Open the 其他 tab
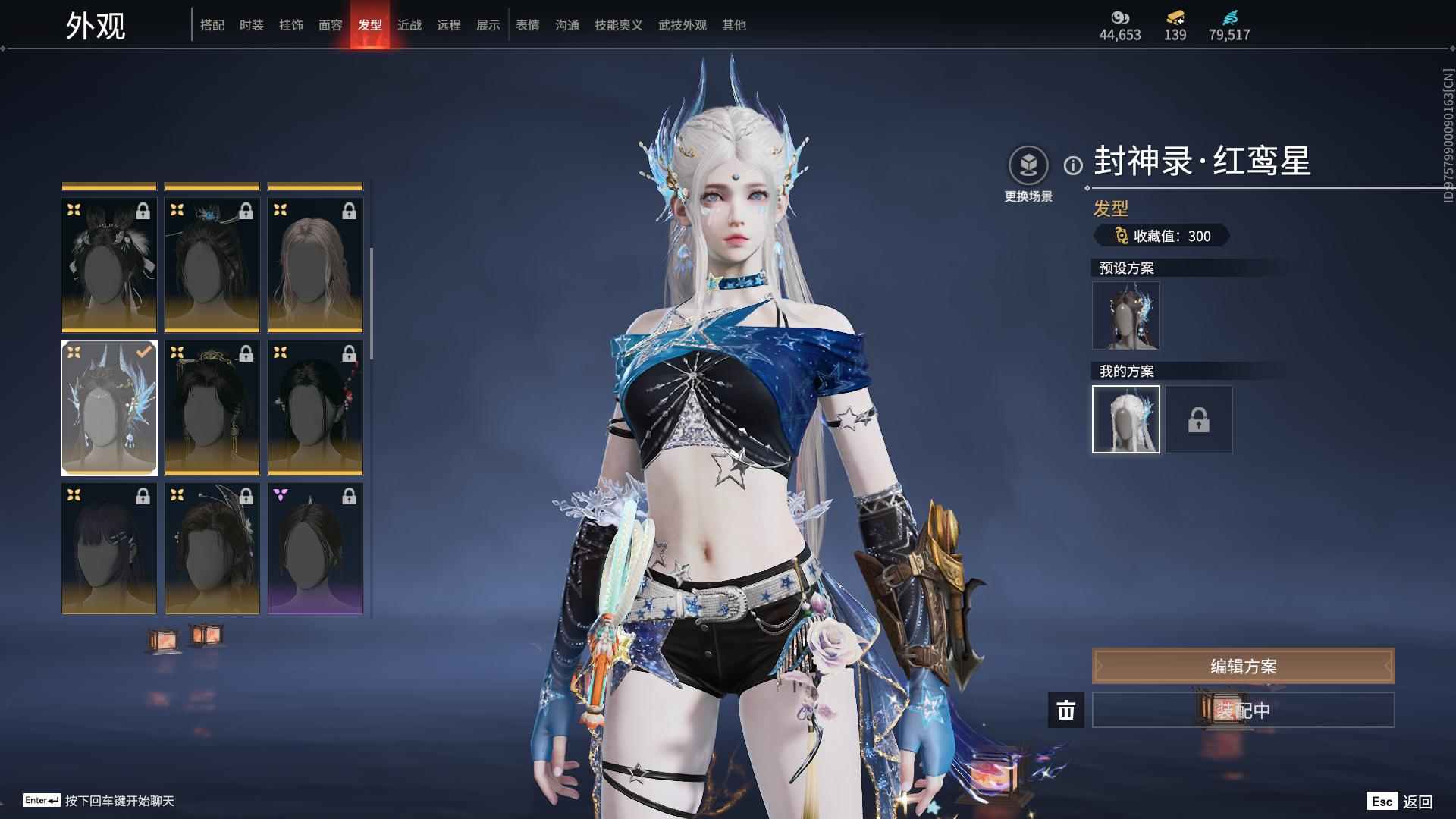 734,25
